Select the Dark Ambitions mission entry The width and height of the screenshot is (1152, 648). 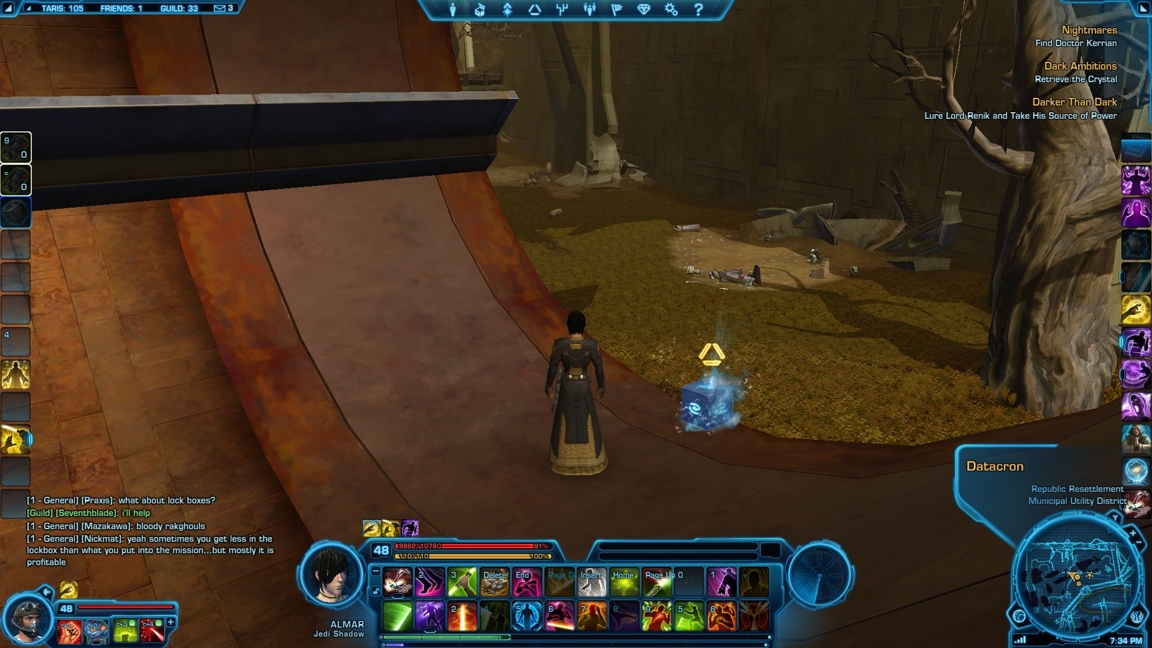click(x=1080, y=66)
